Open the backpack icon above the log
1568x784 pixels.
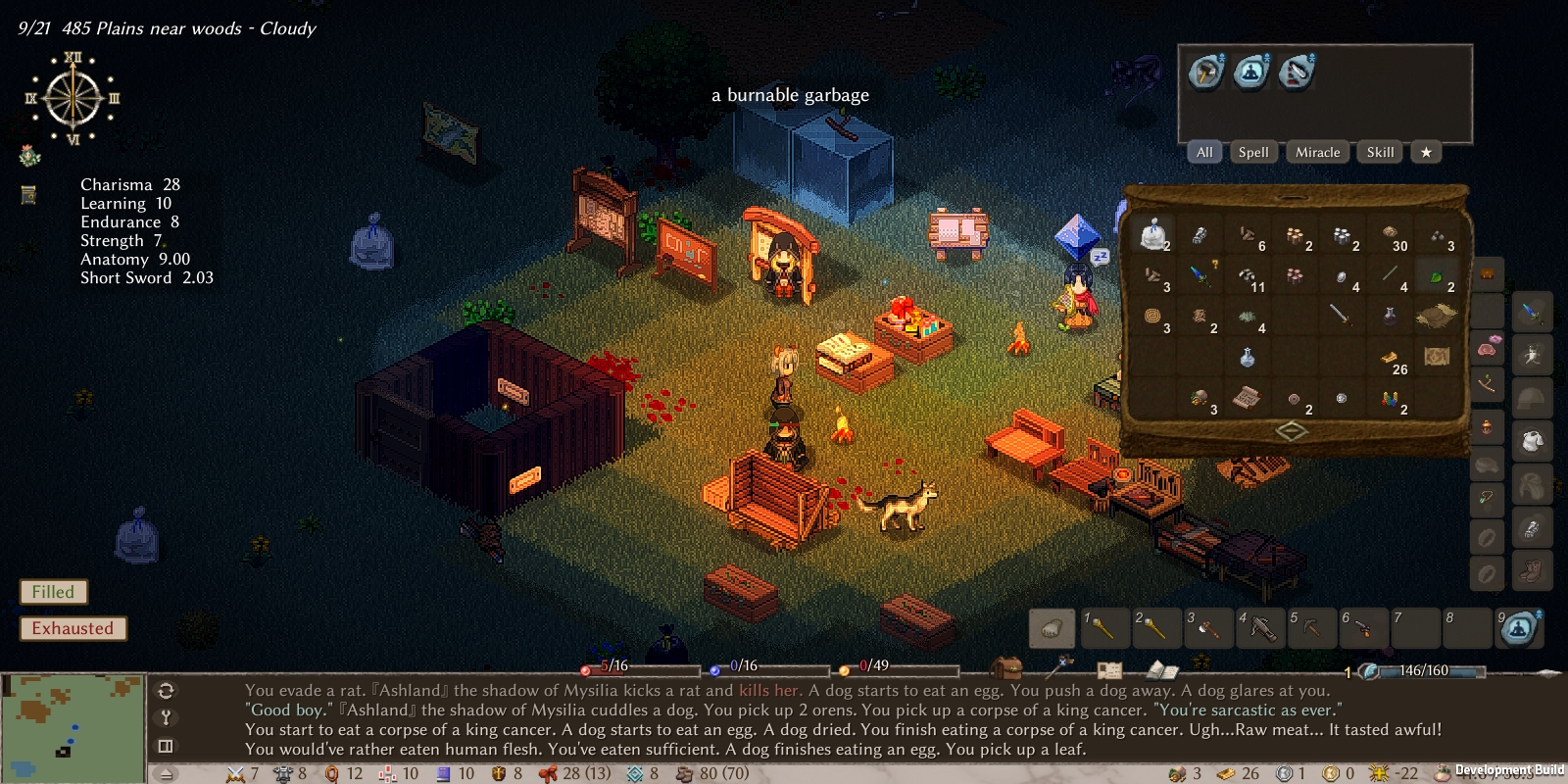click(x=1005, y=668)
